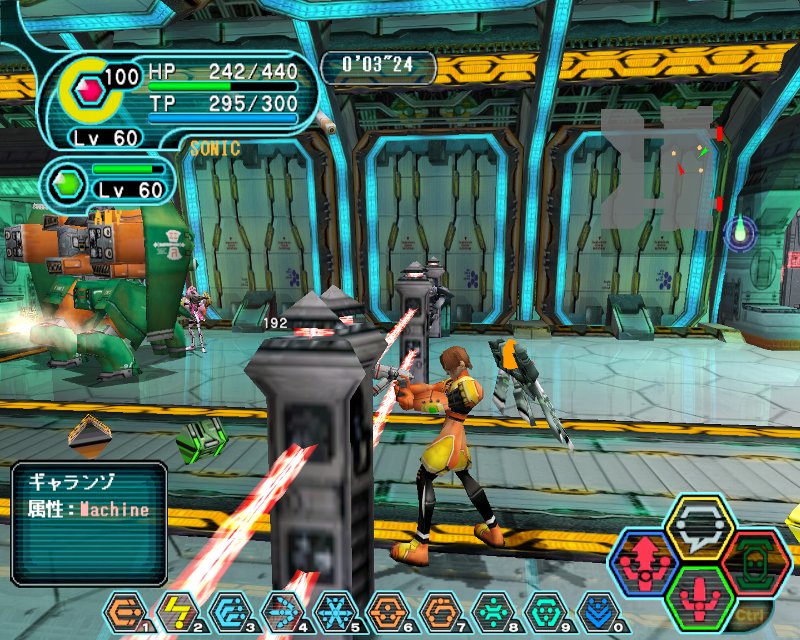Trigger the blue-bordered heavy attack hexagon
This screenshot has height=640, width=800.
645,561
